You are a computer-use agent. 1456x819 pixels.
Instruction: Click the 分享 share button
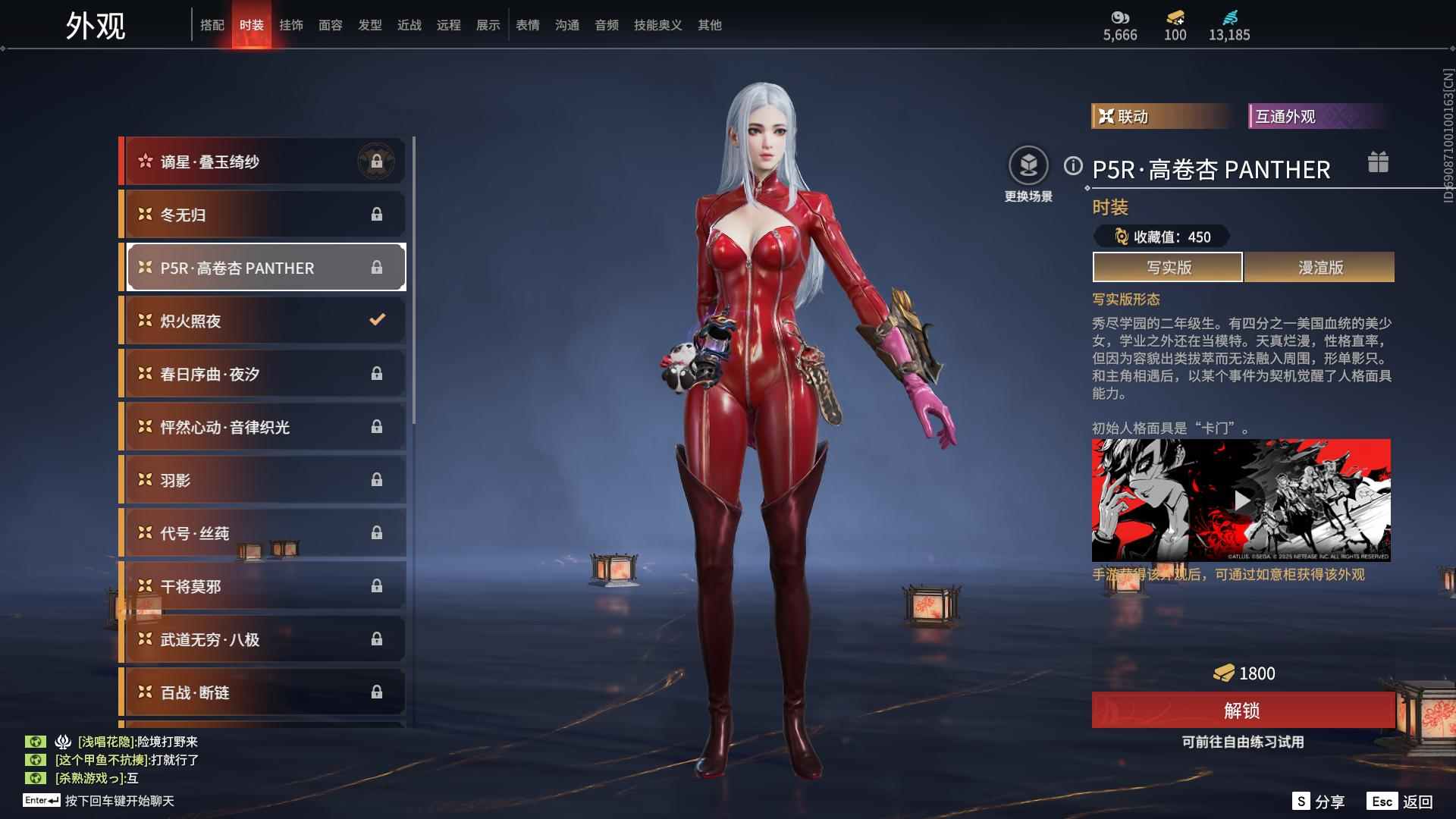pyautogui.click(x=1319, y=802)
